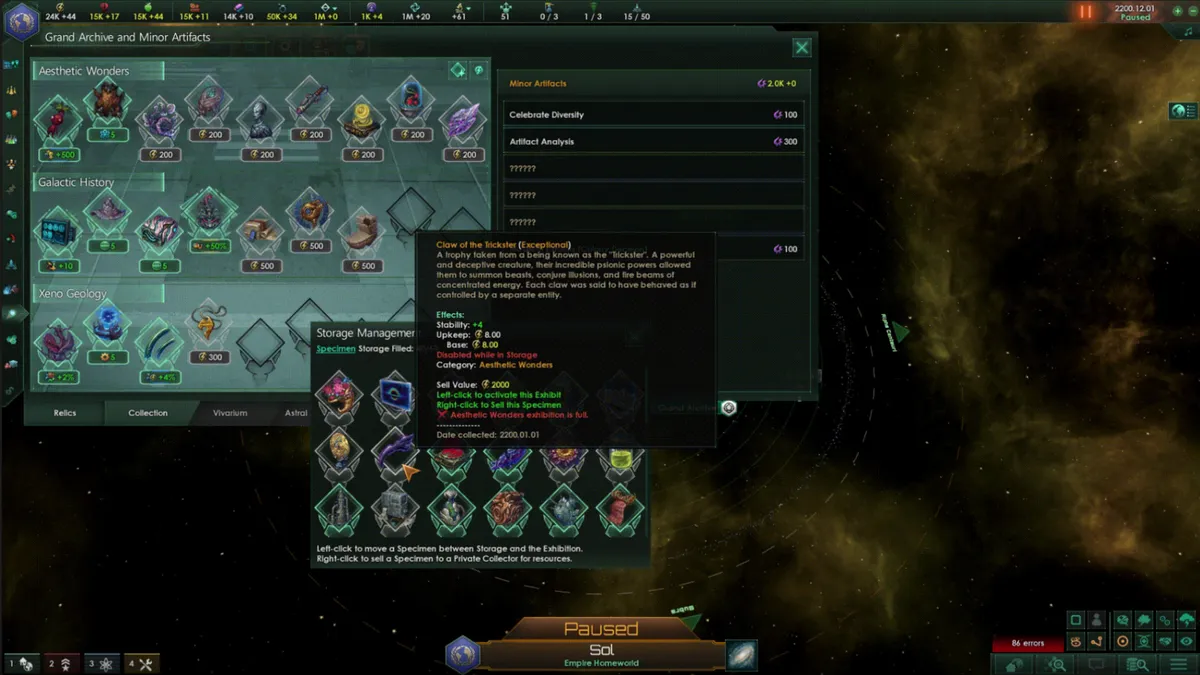Open the empire emblem button top-left

pos(21,21)
